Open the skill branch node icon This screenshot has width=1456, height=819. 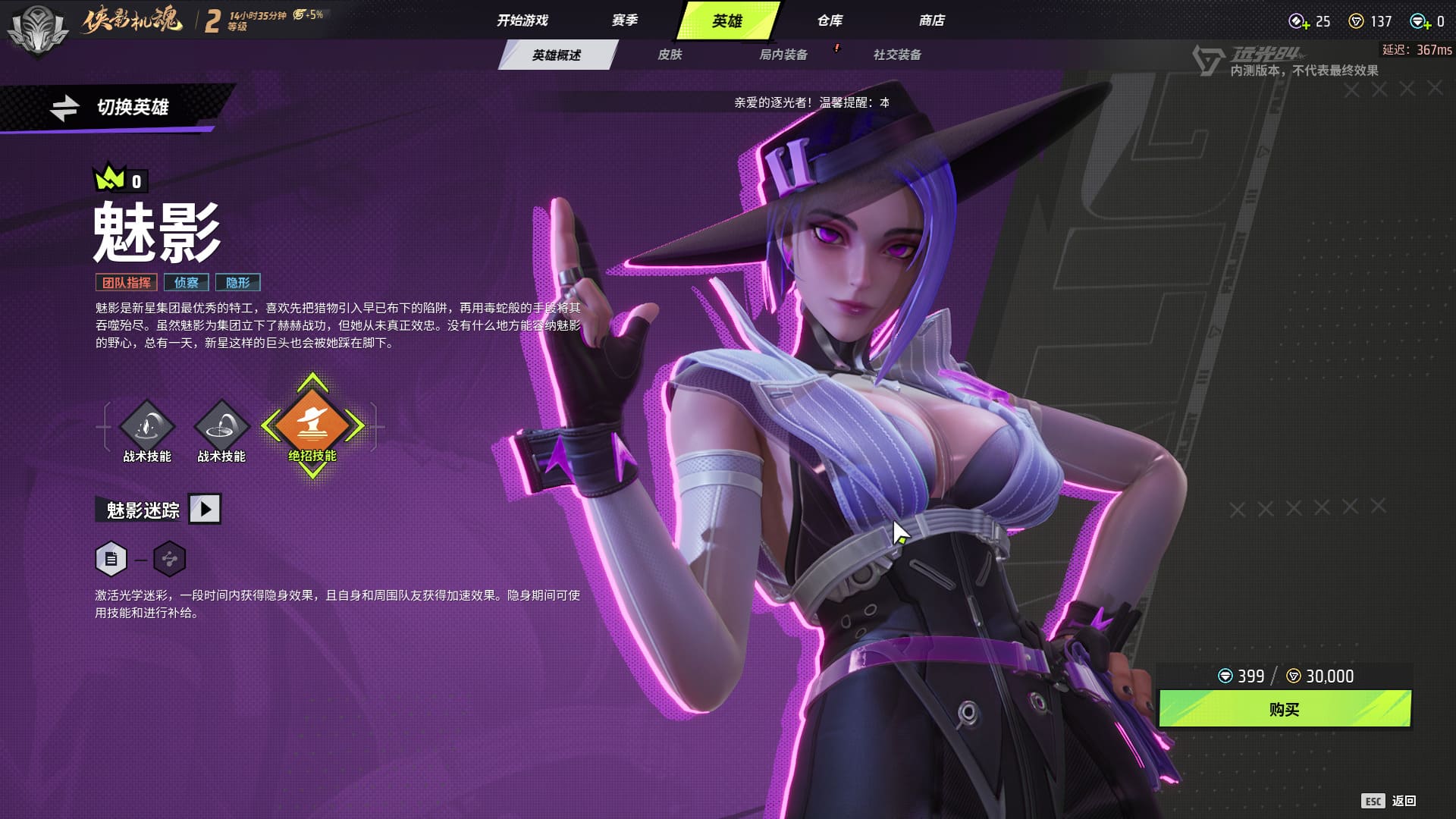click(x=169, y=560)
